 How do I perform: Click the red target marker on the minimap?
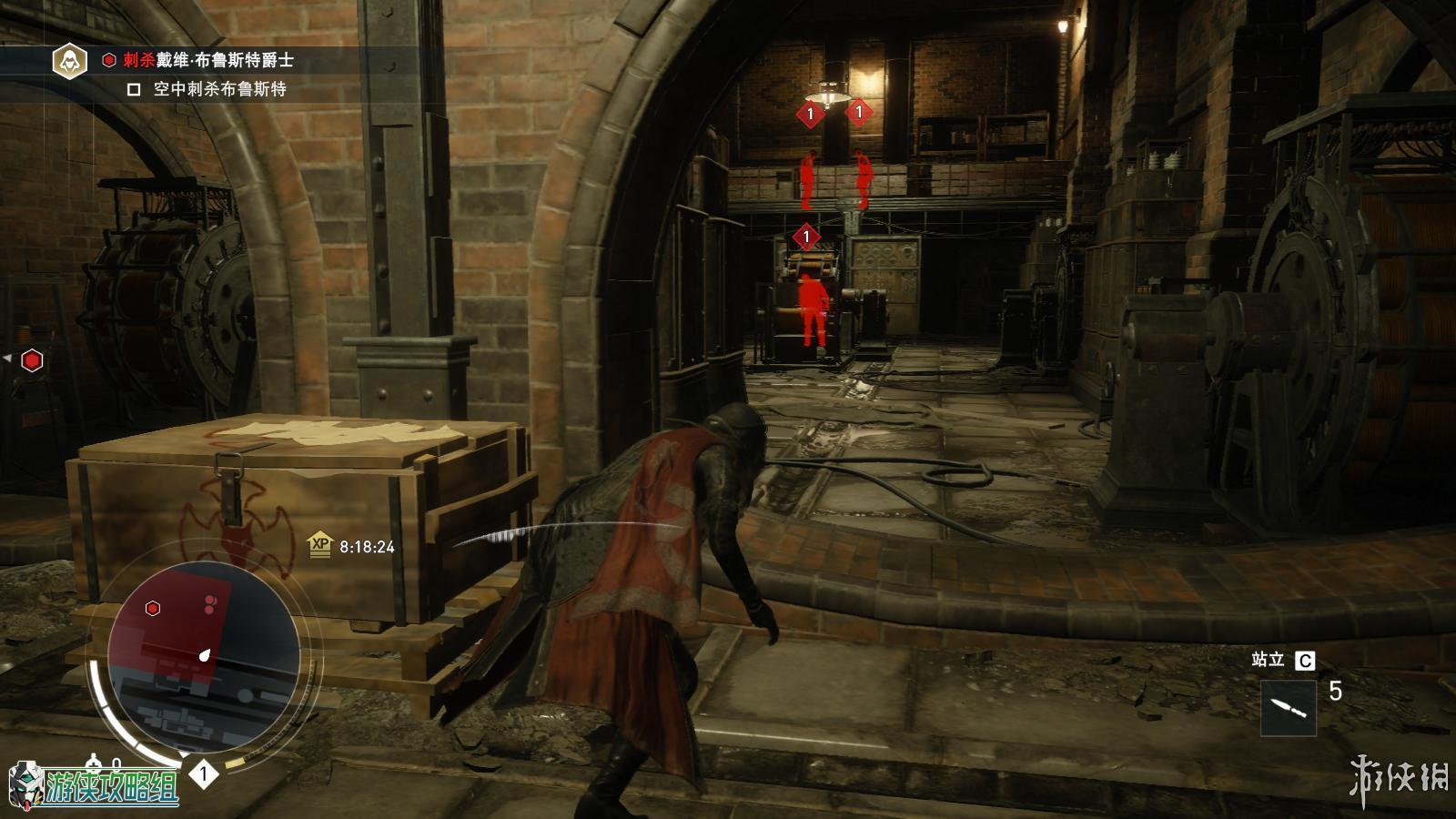click(x=153, y=608)
